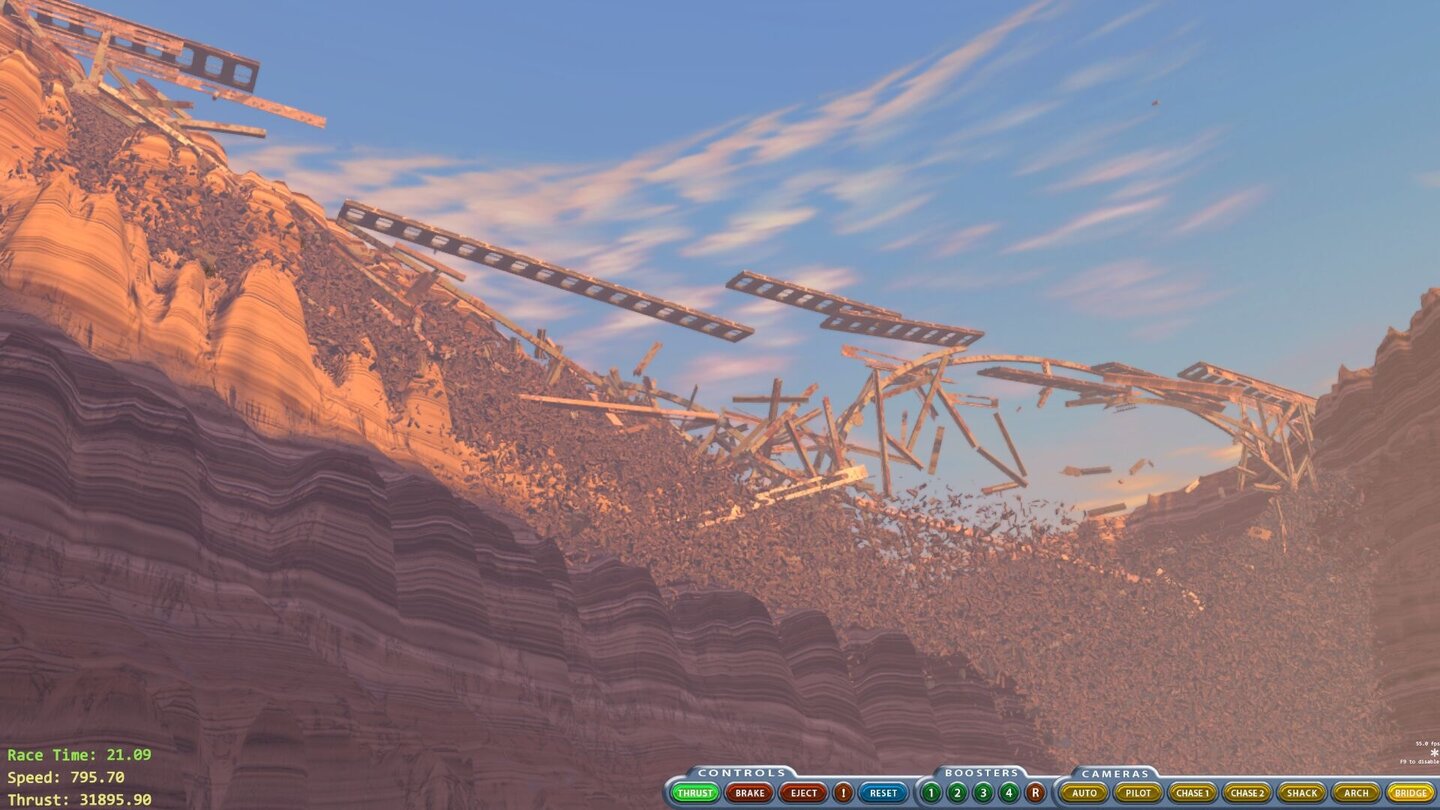Select the BRIDGE camera view
1440x810 pixels.
(x=1412, y=792)
